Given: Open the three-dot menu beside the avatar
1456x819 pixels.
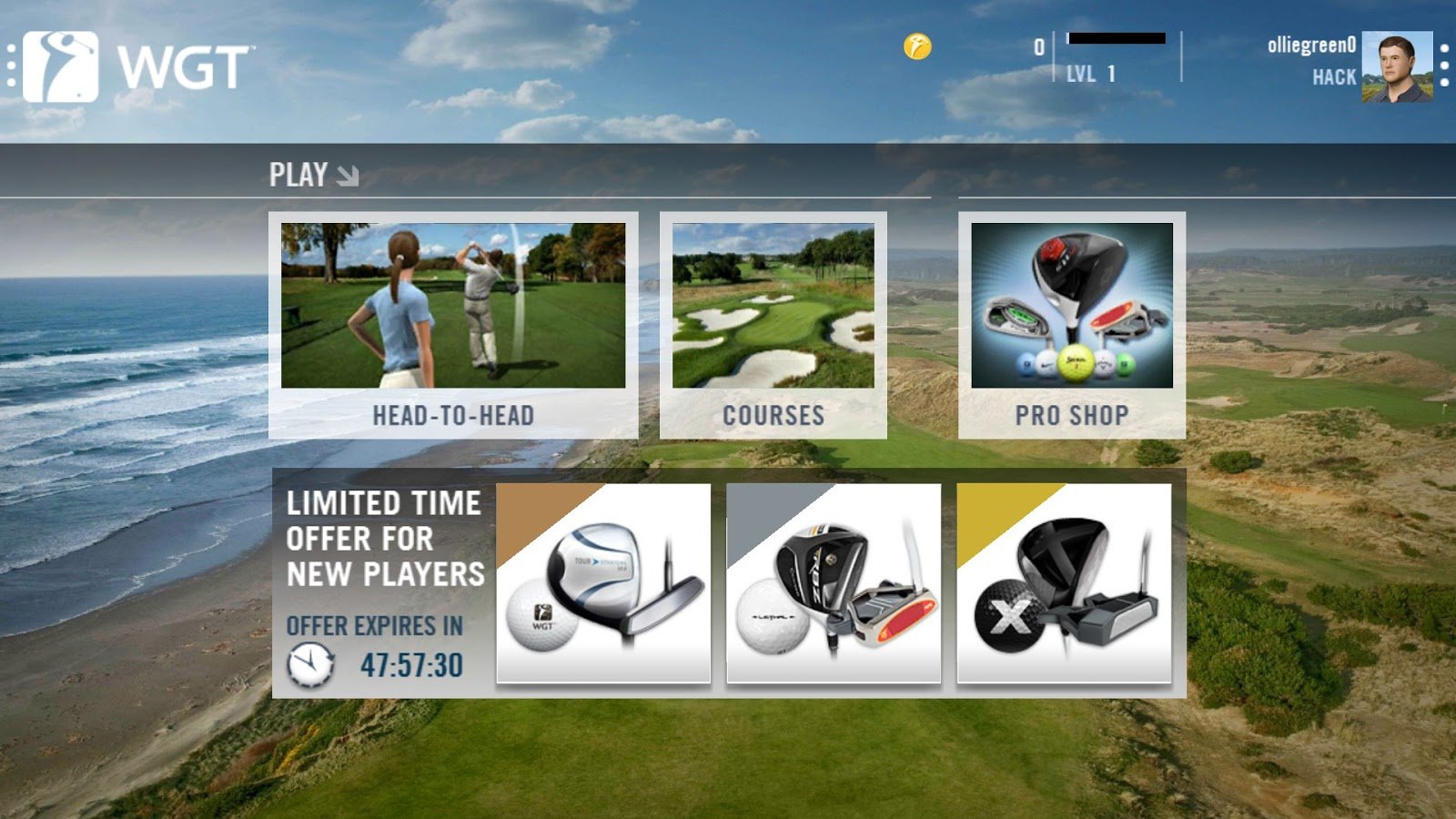Looking at the screenshot, I should 1444,66.
